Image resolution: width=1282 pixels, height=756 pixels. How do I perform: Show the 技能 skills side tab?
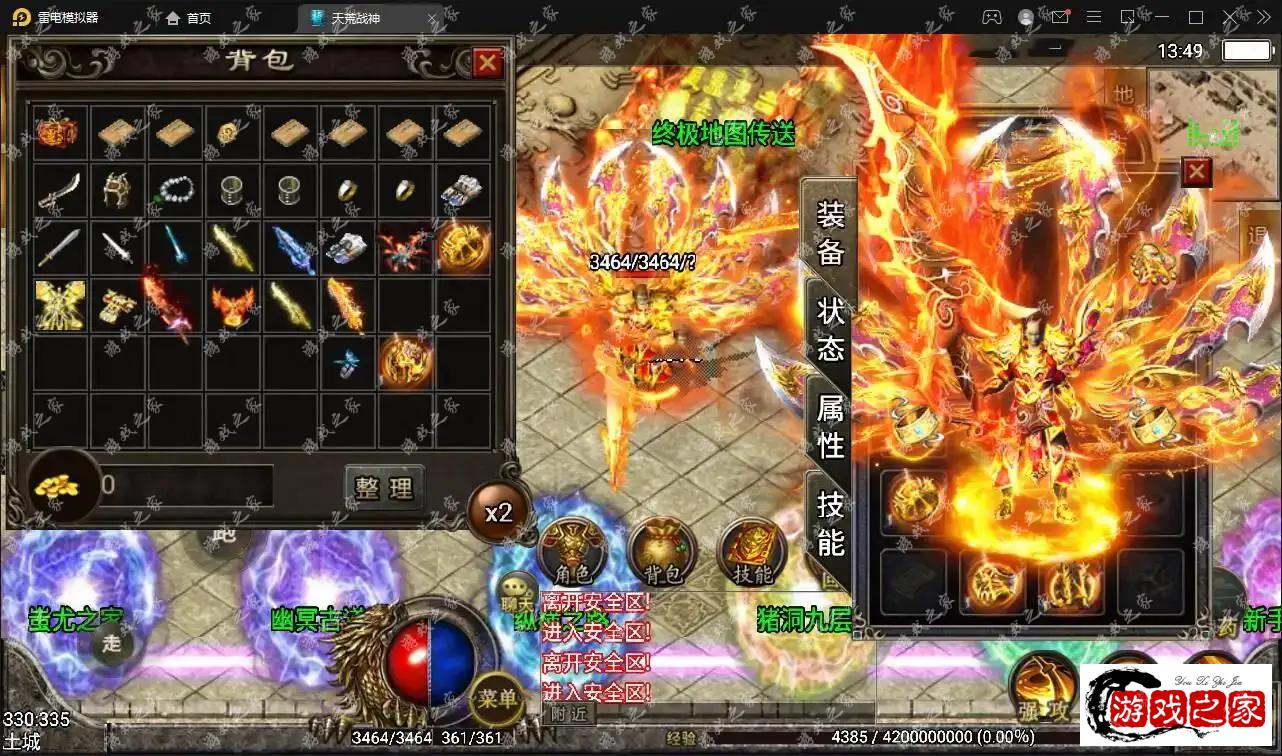[831, 522]
